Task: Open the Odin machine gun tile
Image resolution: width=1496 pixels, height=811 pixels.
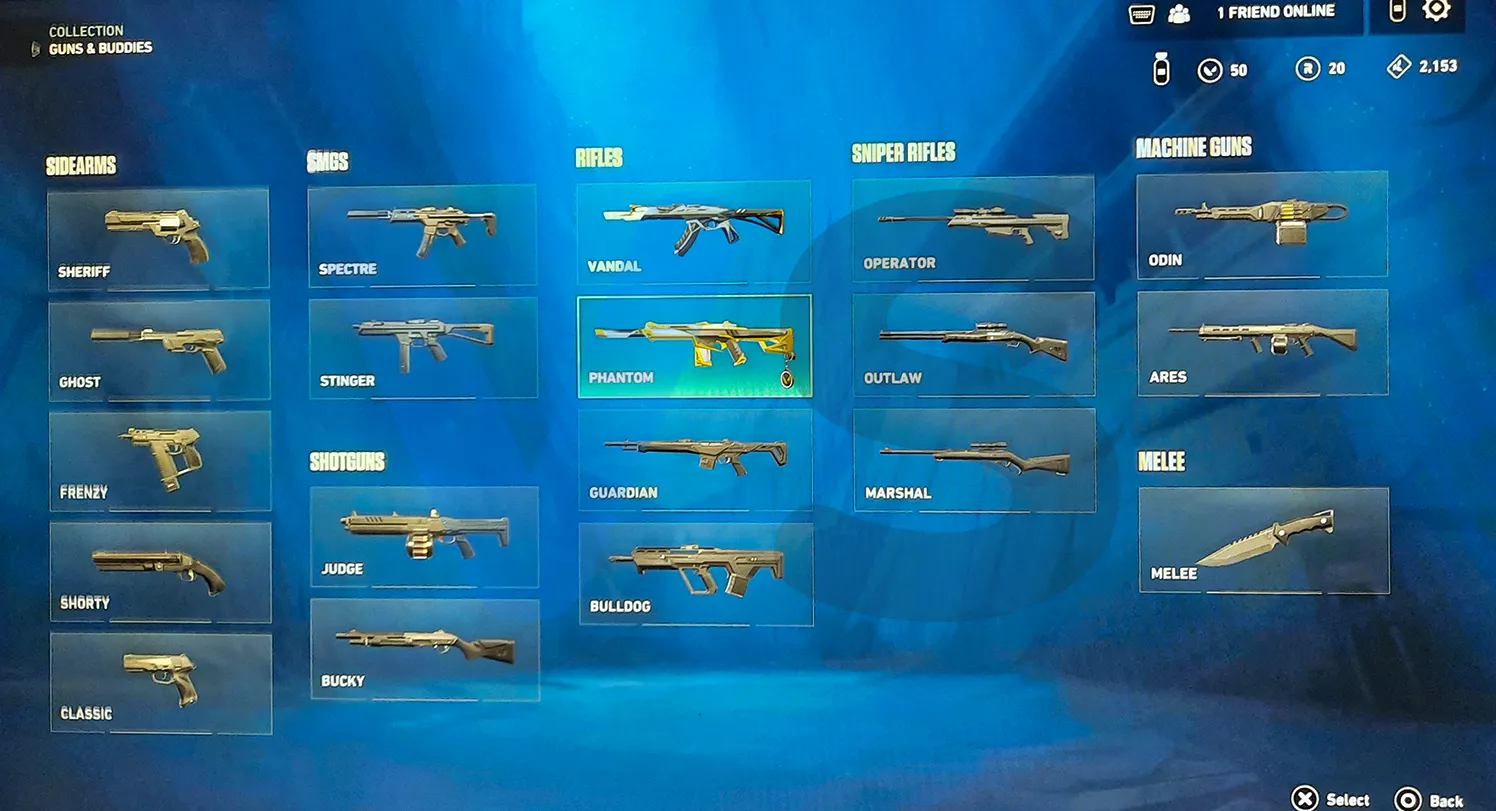Action: [1262, 224]
